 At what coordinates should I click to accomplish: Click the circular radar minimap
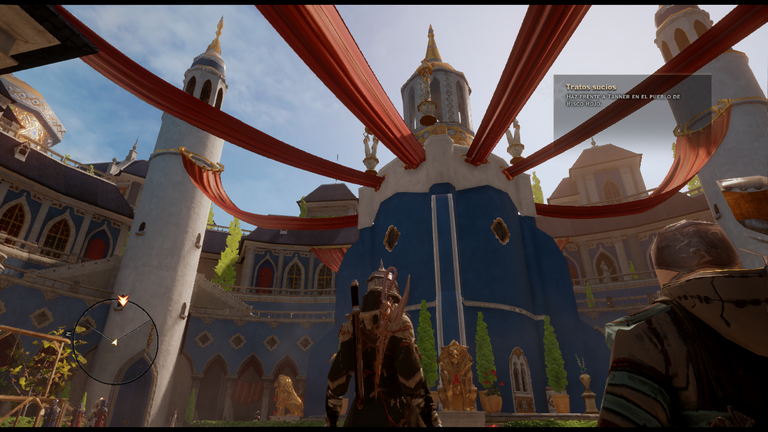point(116,342)
